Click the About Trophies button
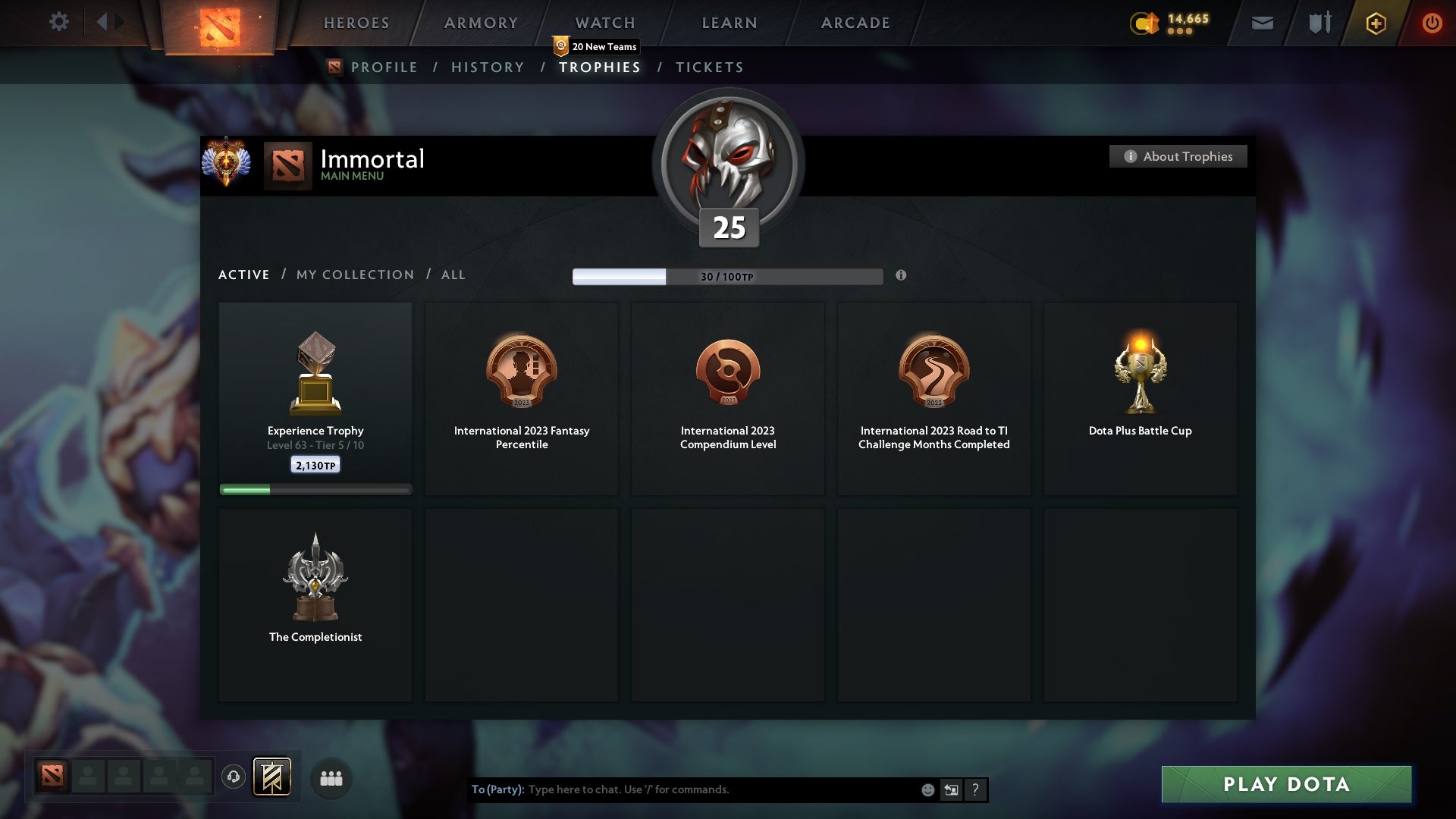Screen dimensions: 1456x819 pos(1178,156)
